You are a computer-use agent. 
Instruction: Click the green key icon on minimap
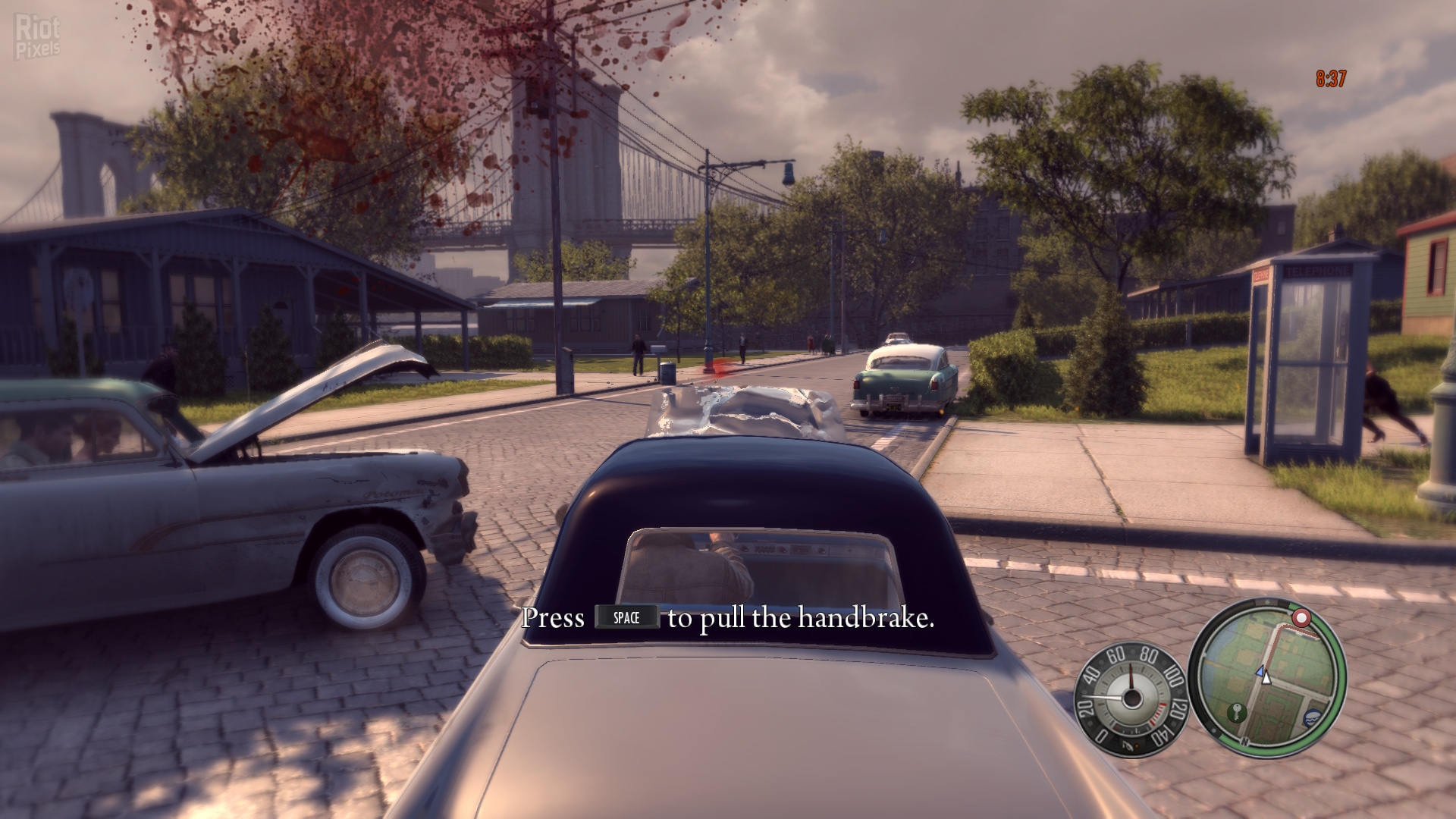point(1236,711)
